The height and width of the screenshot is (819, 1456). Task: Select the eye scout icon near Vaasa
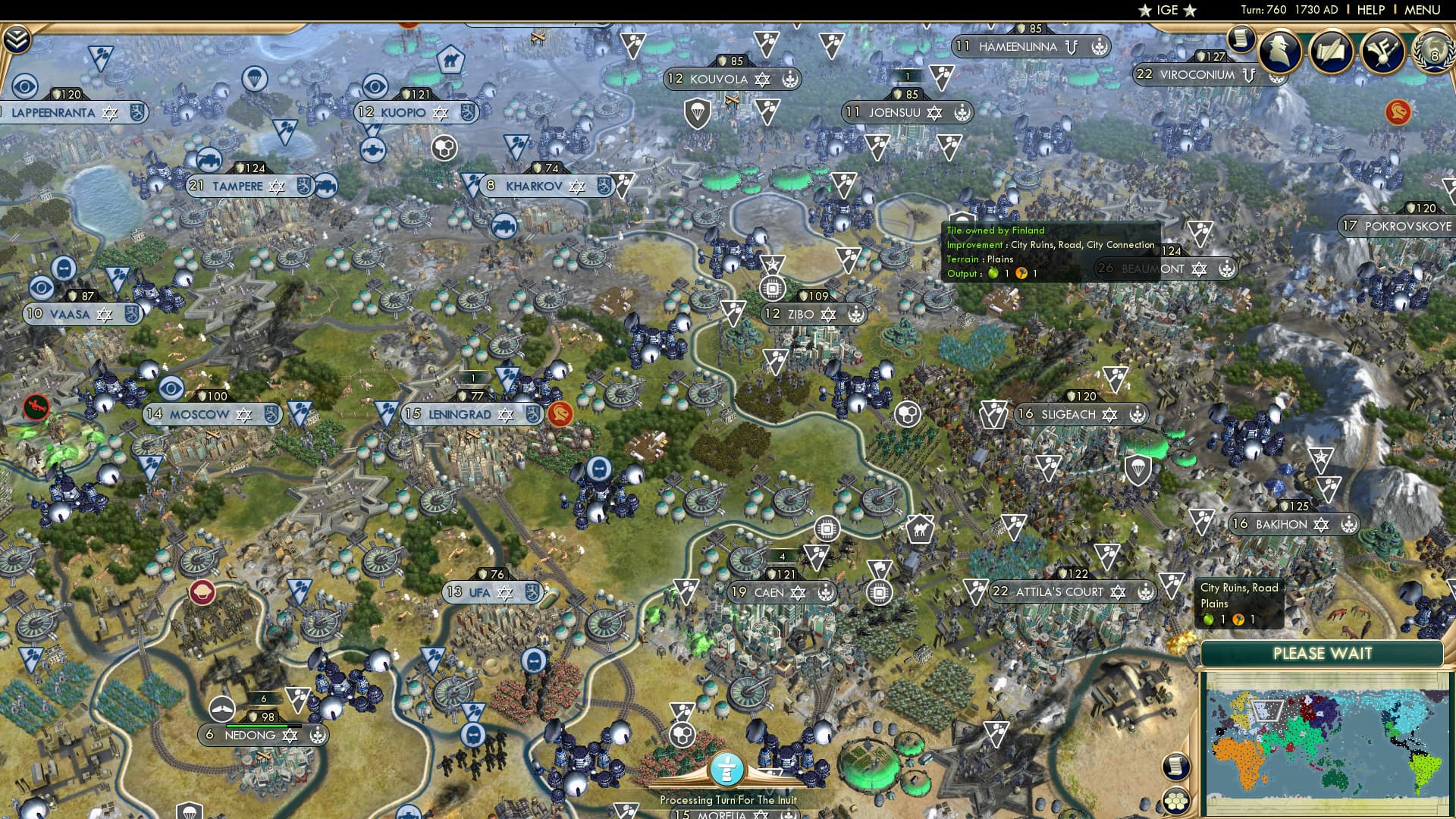coord(41,288)
